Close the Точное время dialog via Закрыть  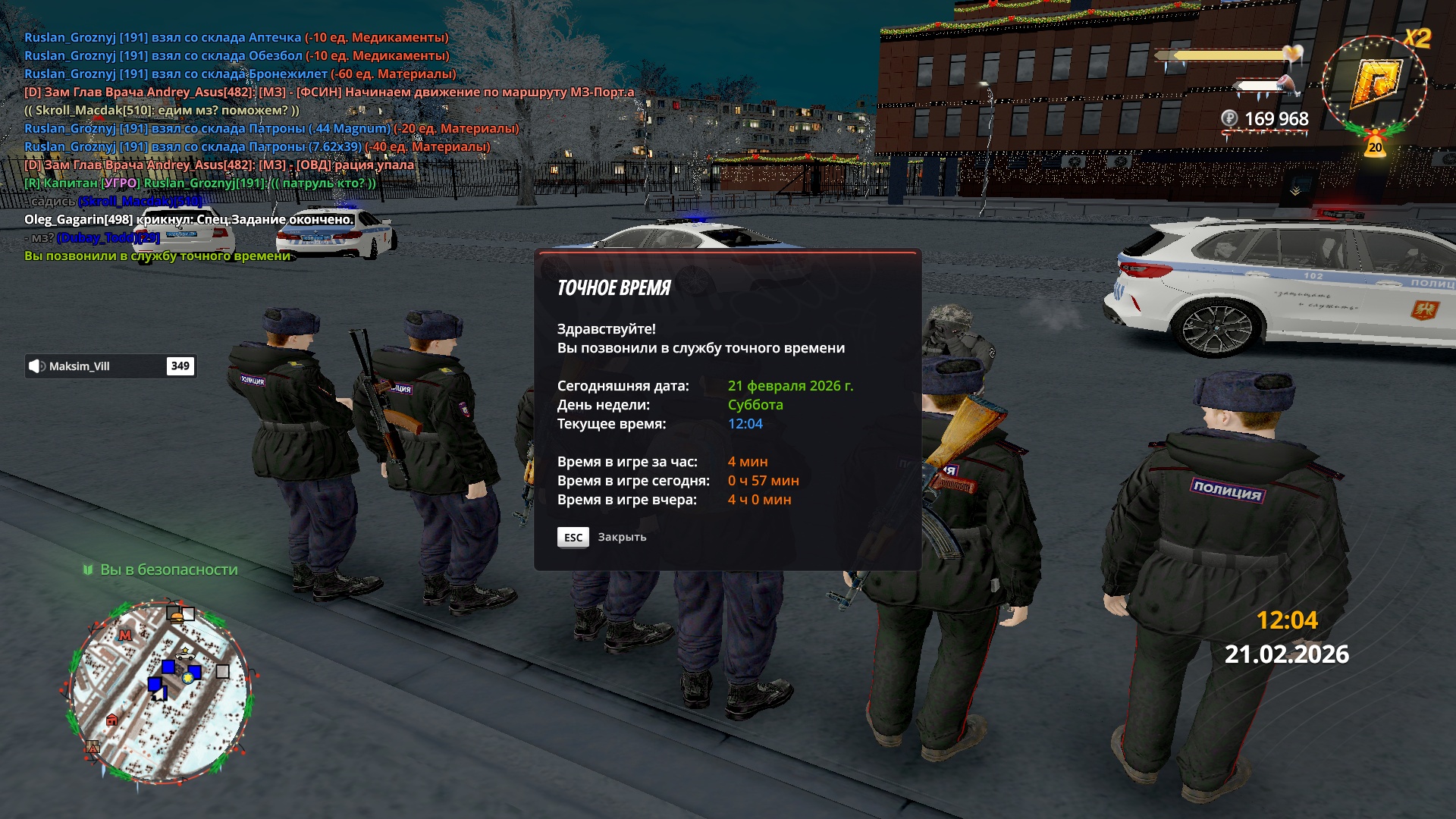(x=602, y=537)
